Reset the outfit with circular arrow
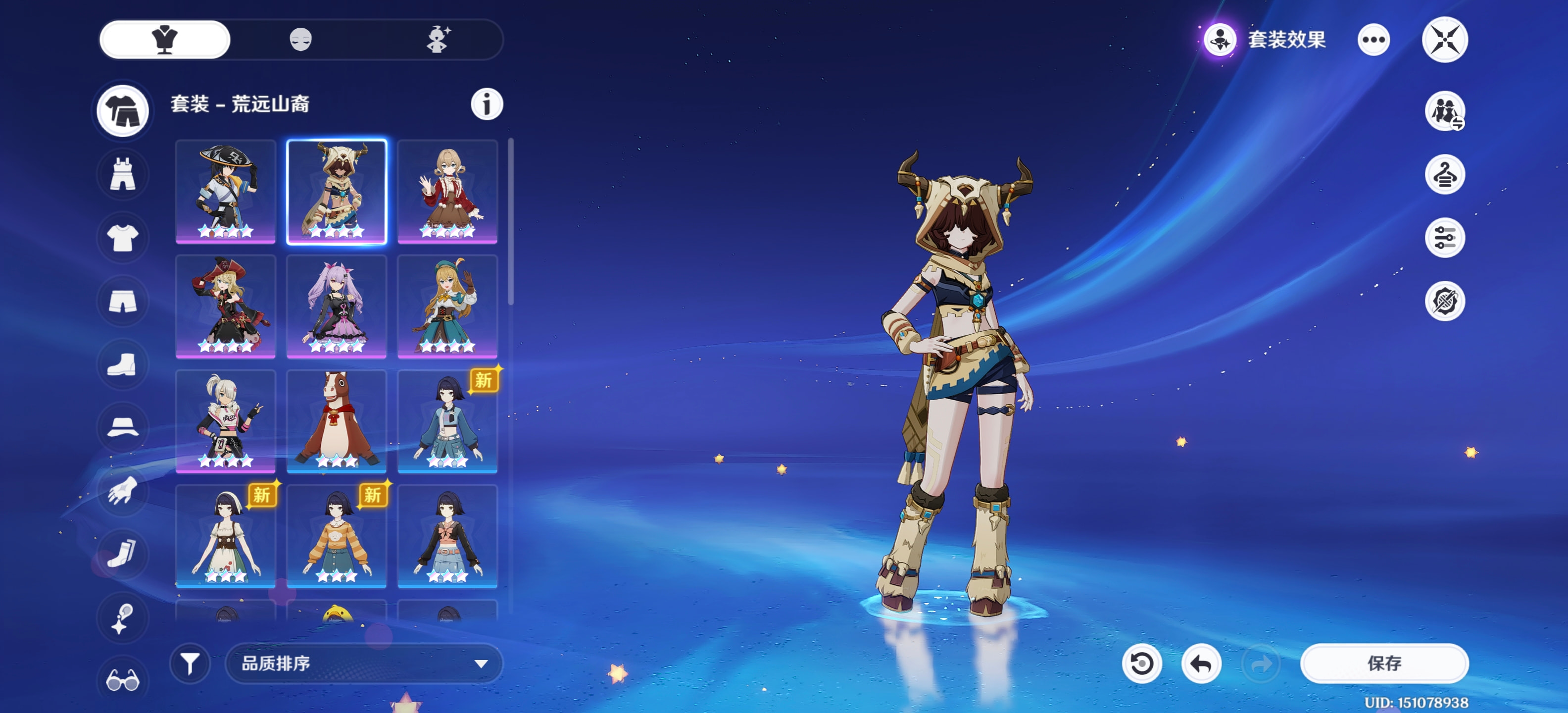This screenshot has height=713, width=1568. pyautogui.click(x=1141, y=663)
